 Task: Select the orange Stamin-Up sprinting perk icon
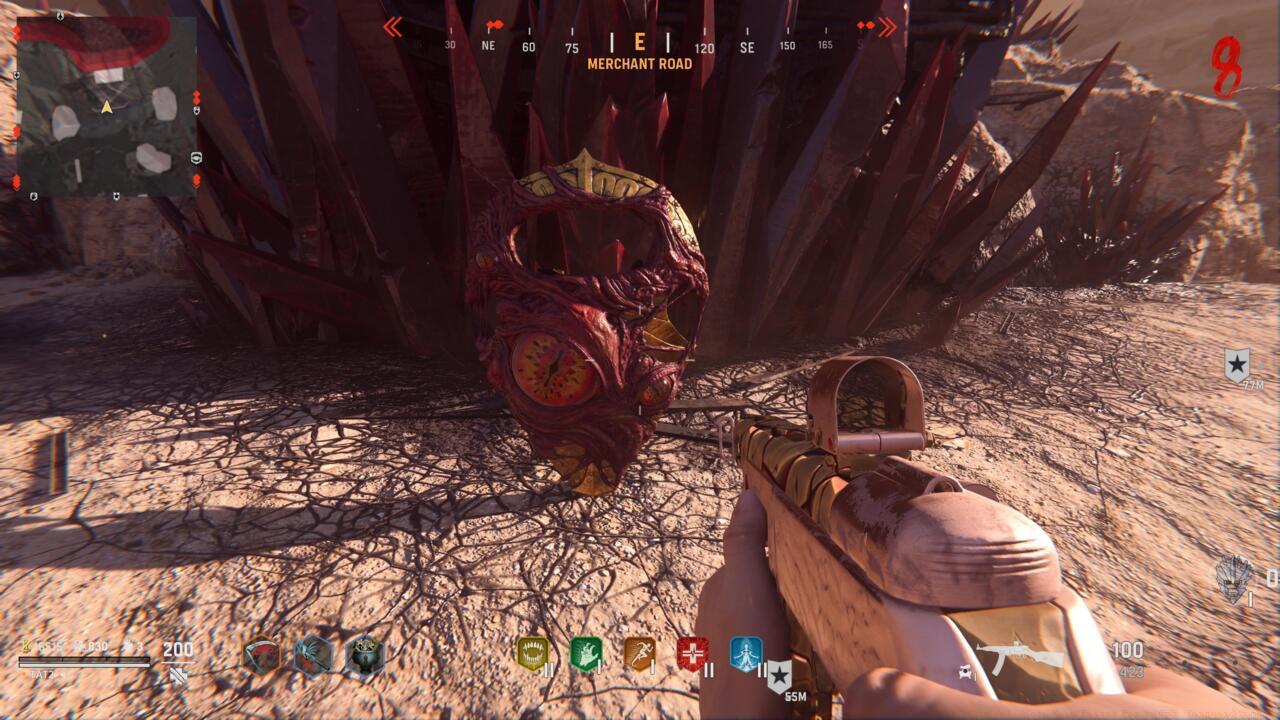pos(641,653)
